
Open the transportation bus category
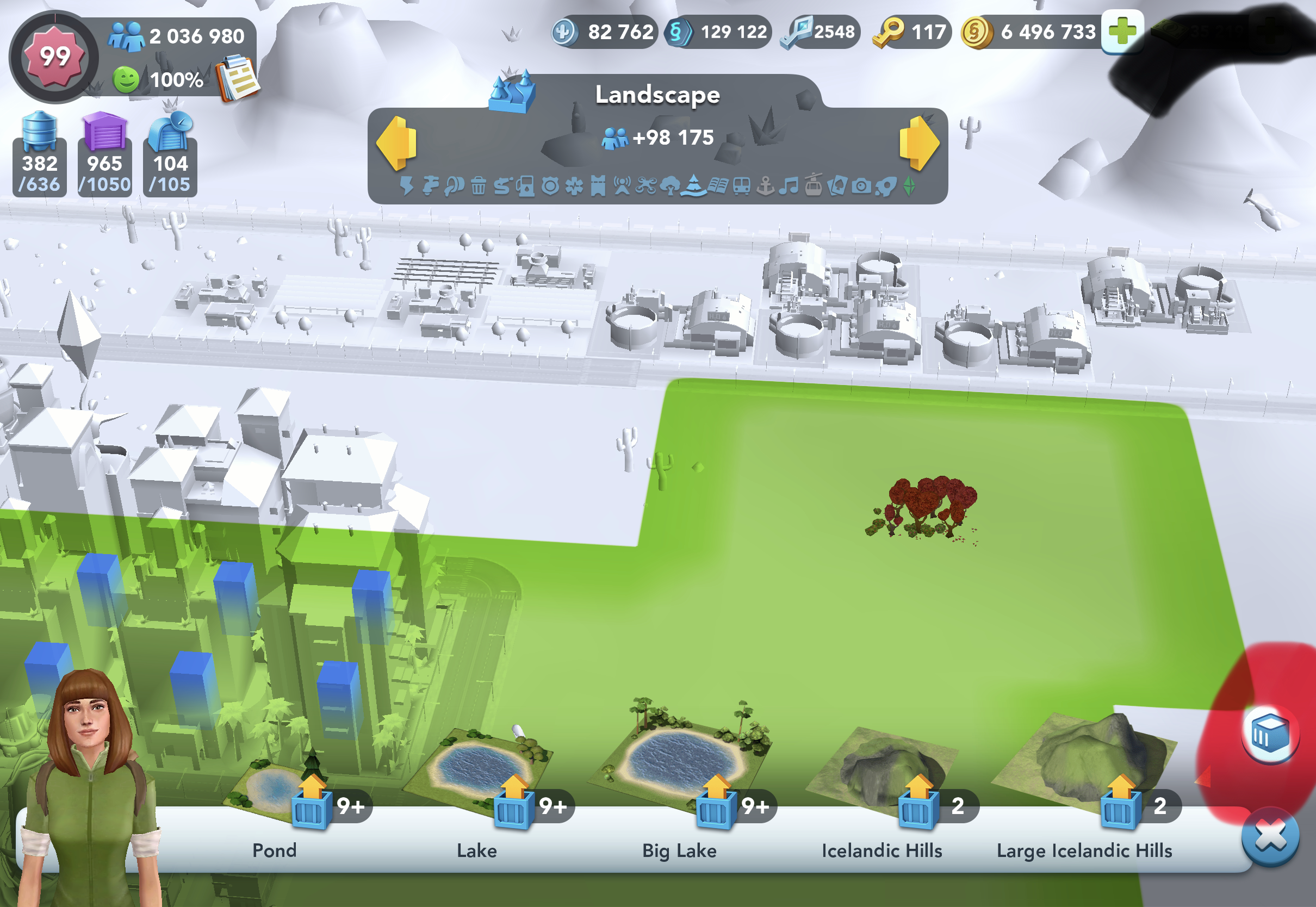[742, 186]
